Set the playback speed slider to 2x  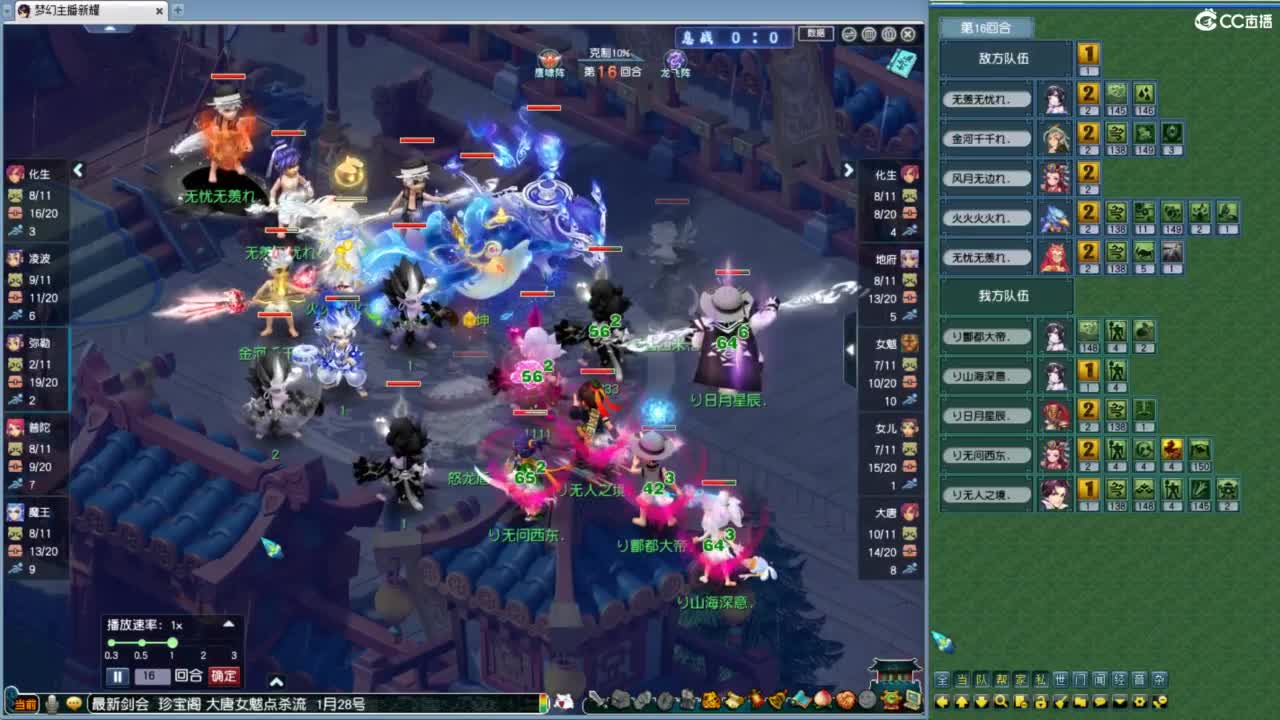(203, 642)
